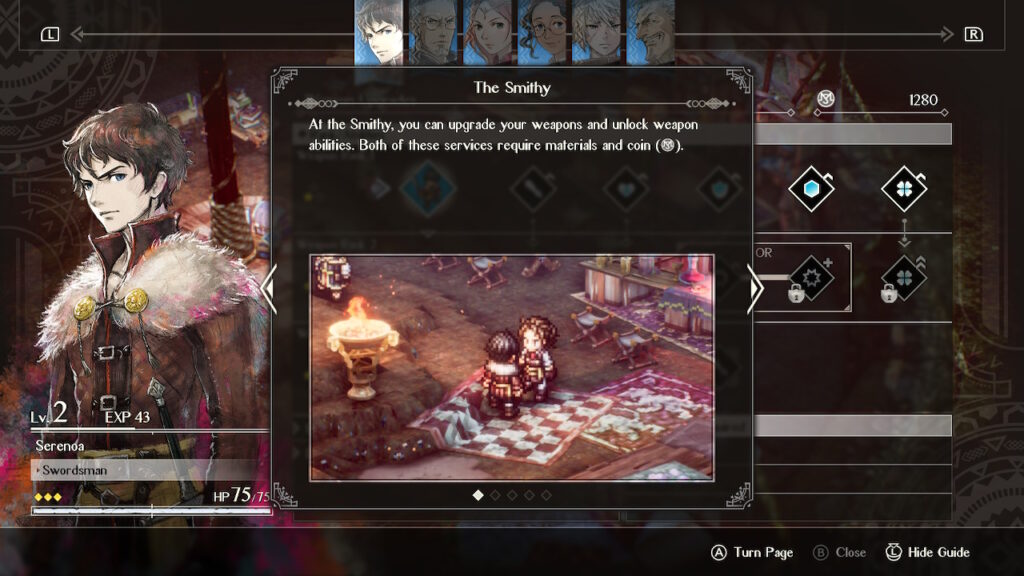Viewport: 1024px width, 576px height.
Task: Switch to the grey-haired man with glasses
Action: 433,33
